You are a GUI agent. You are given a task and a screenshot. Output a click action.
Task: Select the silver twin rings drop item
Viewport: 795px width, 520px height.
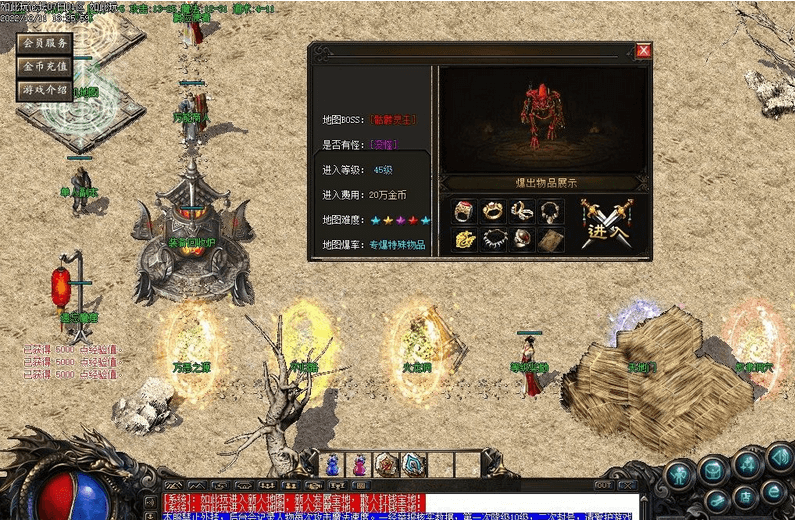pyautogui.click(x=521, y=211)
